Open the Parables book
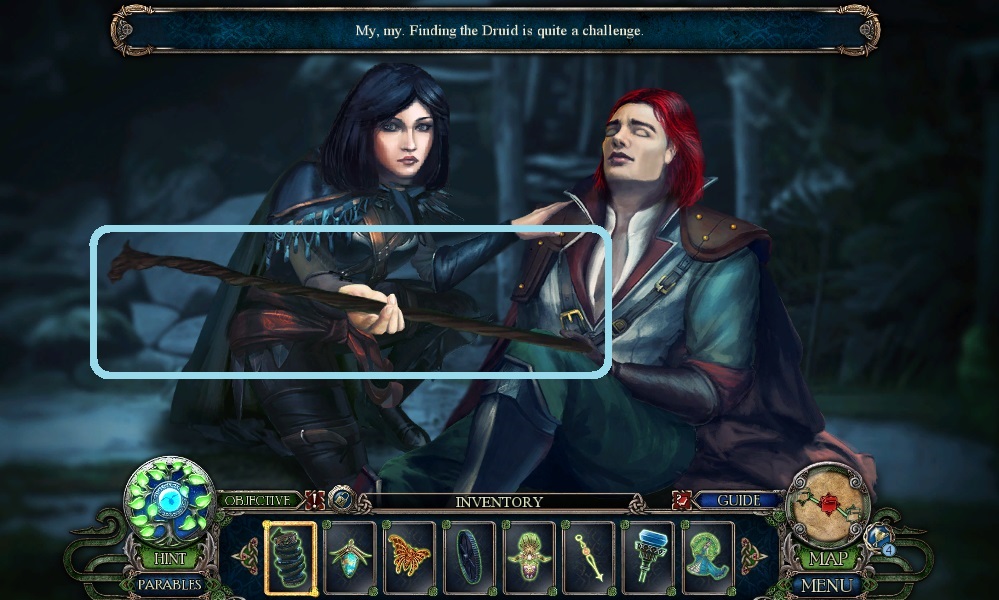 pyautogui.click(x=169, y=584)
